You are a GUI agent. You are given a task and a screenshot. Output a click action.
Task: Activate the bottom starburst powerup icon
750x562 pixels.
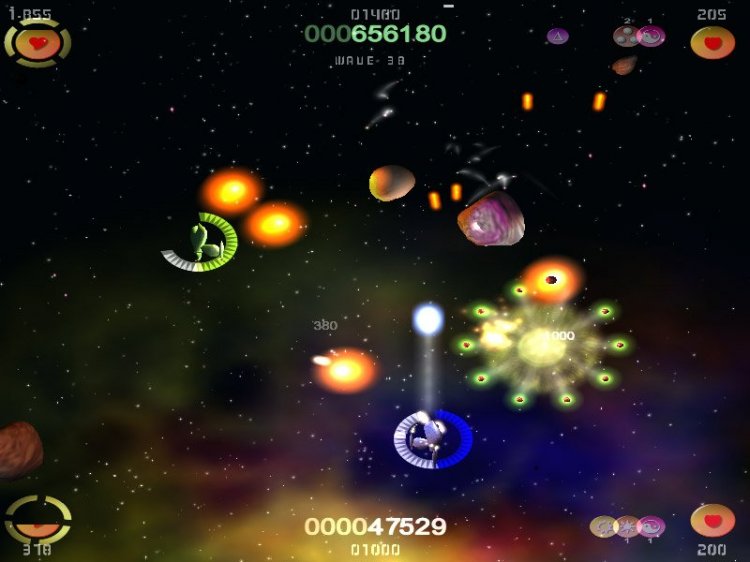pos(627,526)
